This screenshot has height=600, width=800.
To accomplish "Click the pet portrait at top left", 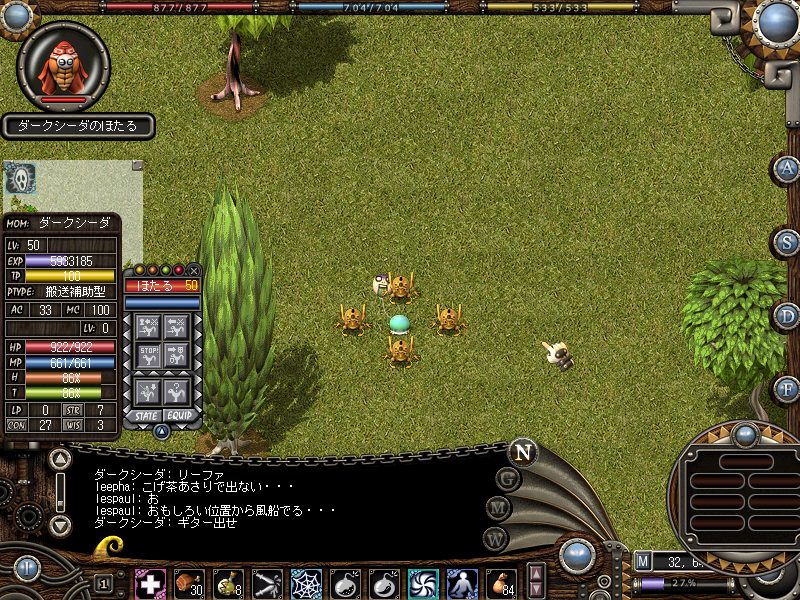I will click(64, 64).
